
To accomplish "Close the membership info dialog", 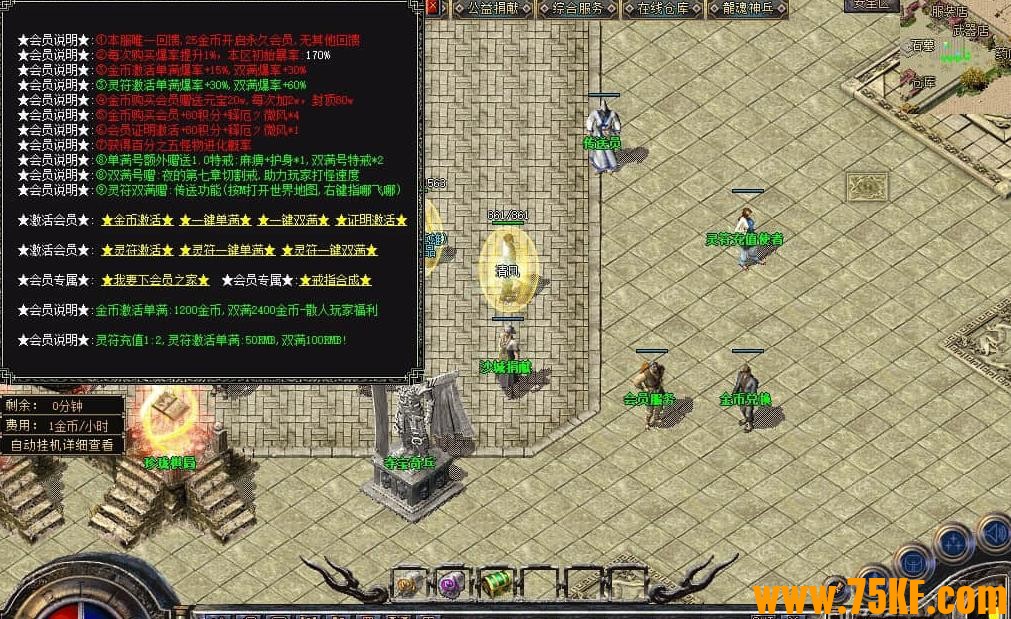I will tap(432, 7).
